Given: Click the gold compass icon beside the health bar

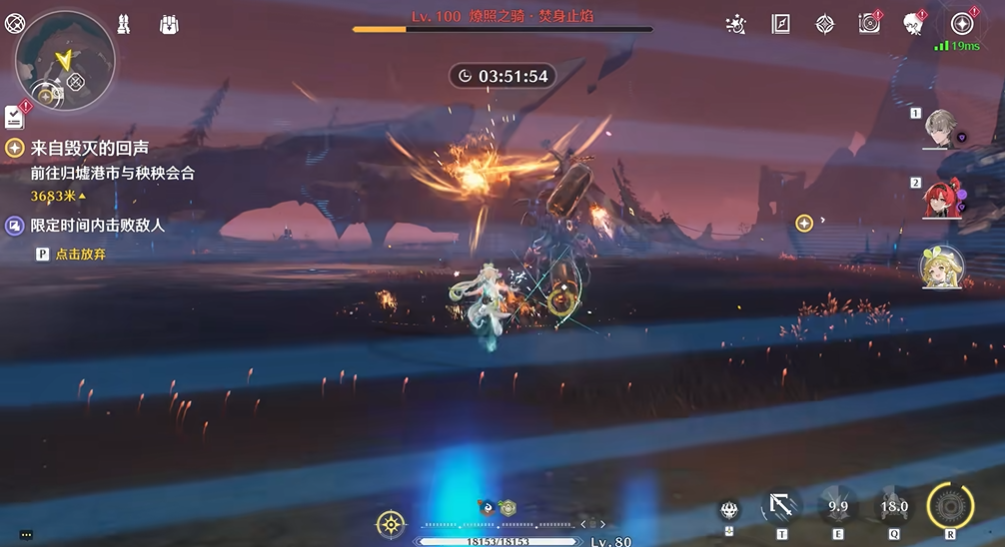Looking at the screenshot, I should coord(390,523).
